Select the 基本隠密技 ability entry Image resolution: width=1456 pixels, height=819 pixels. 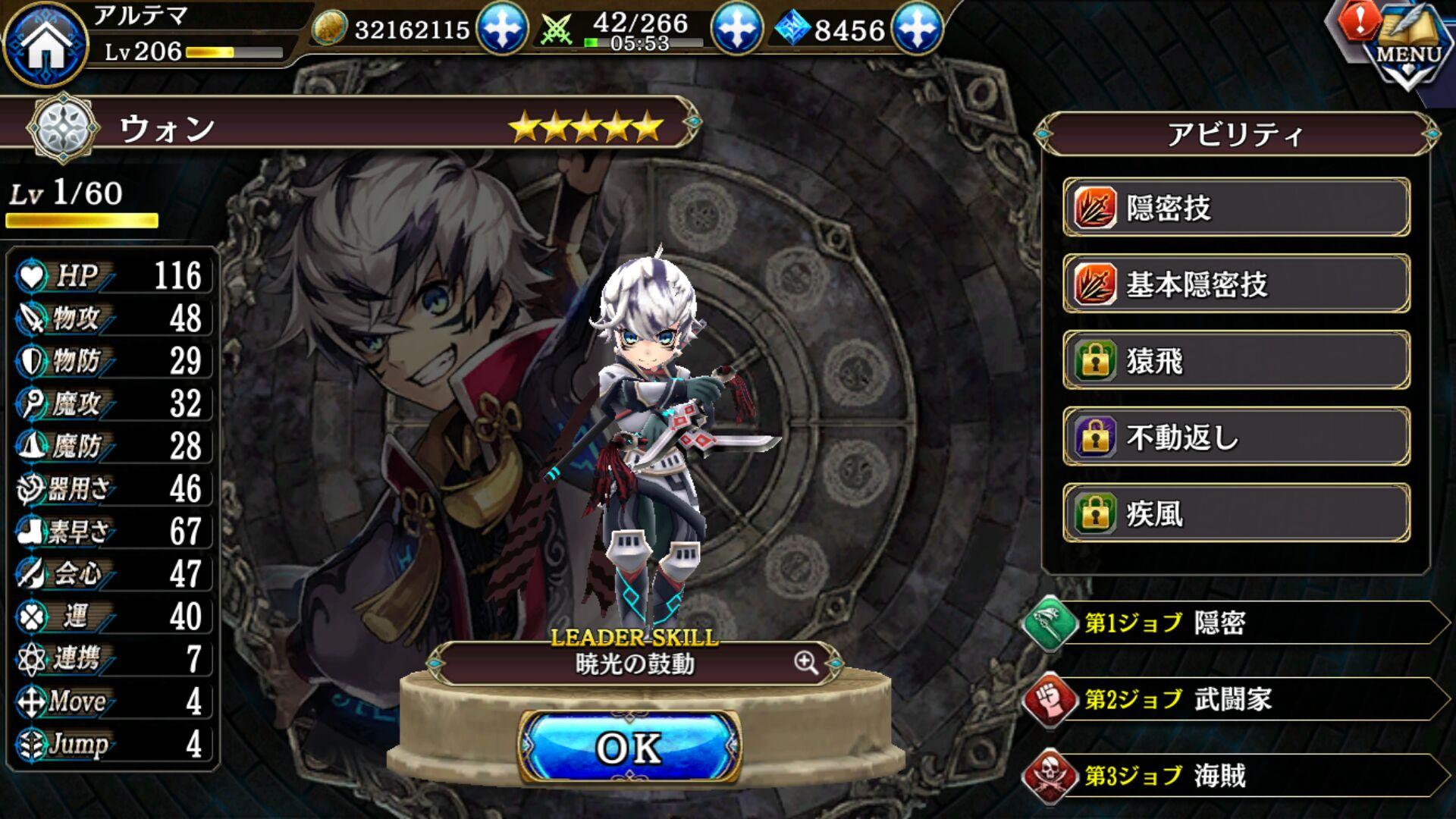1236,284
